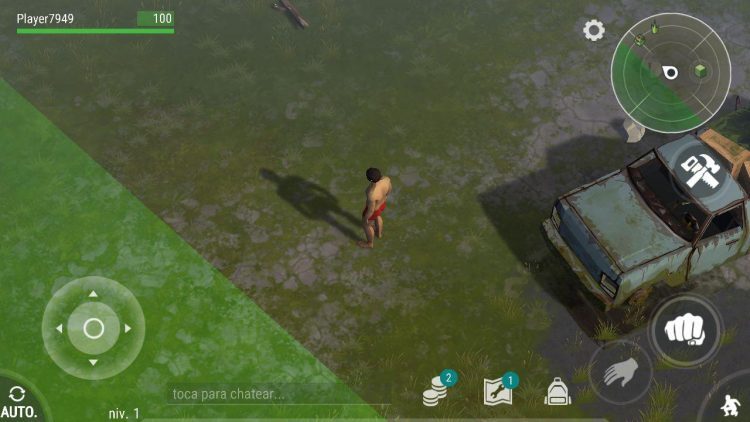Open the settings gear menu
The width and height of the screenshot is (750, 422).
(x=594, y=31)
